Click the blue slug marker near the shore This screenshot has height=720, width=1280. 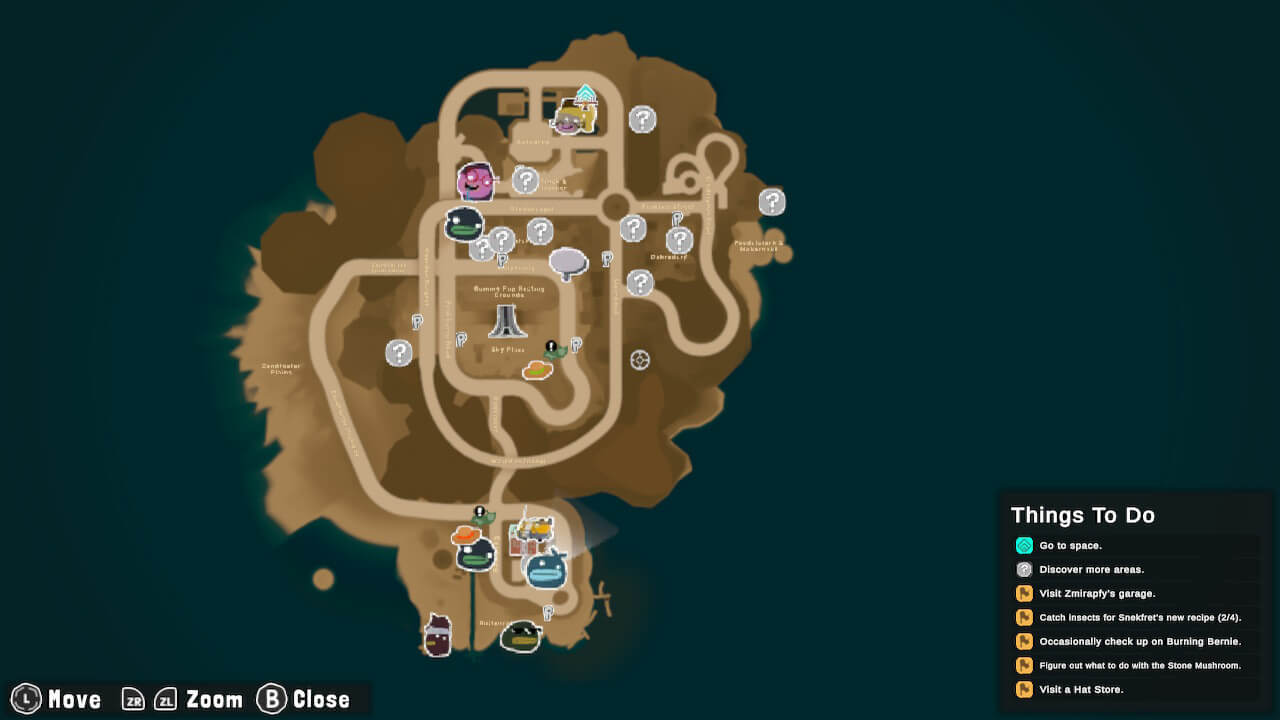(545, 573)
